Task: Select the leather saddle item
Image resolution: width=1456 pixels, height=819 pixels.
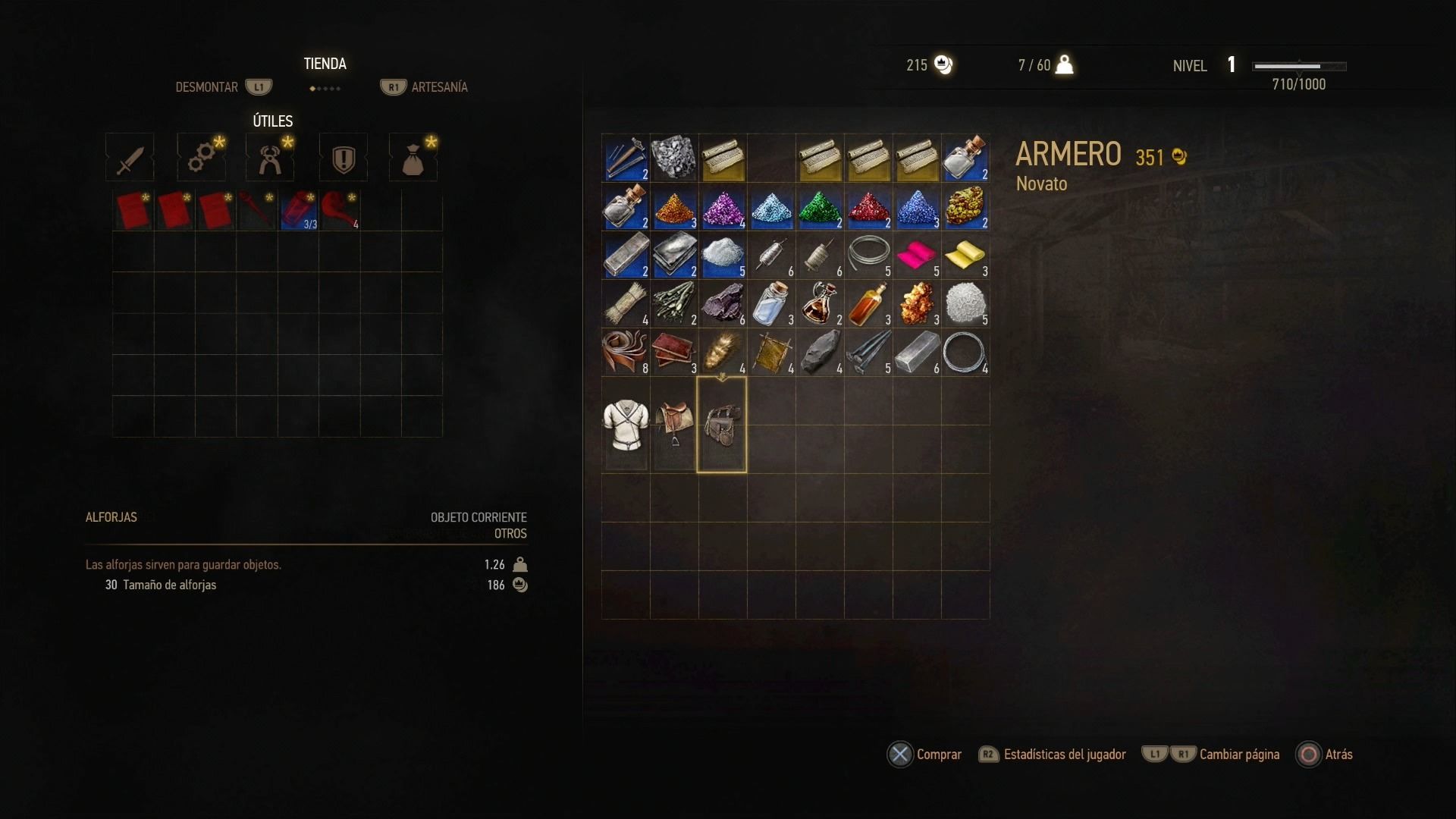Action: coord(674,425)
